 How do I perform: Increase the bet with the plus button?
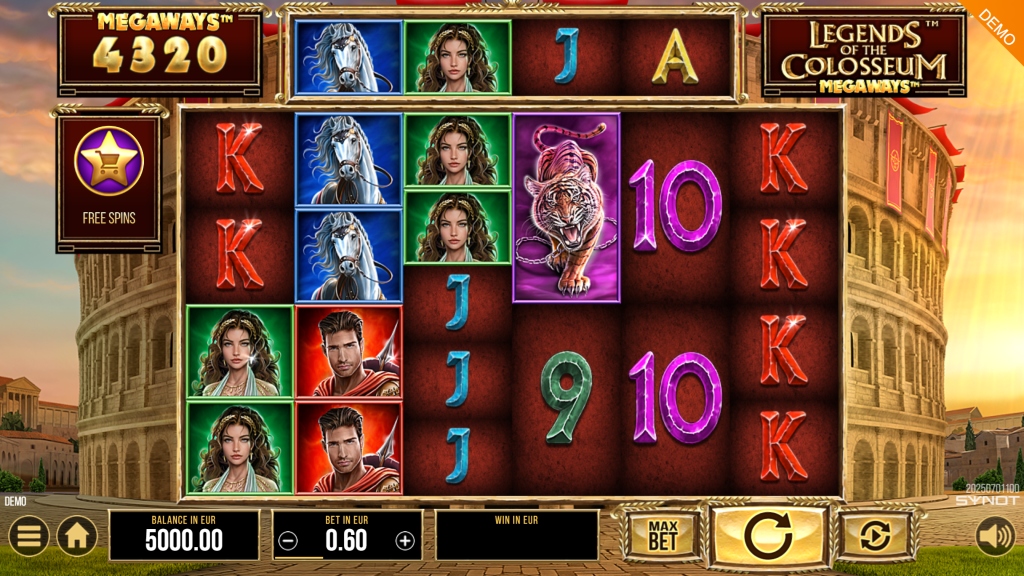click(x=405, y=541)
